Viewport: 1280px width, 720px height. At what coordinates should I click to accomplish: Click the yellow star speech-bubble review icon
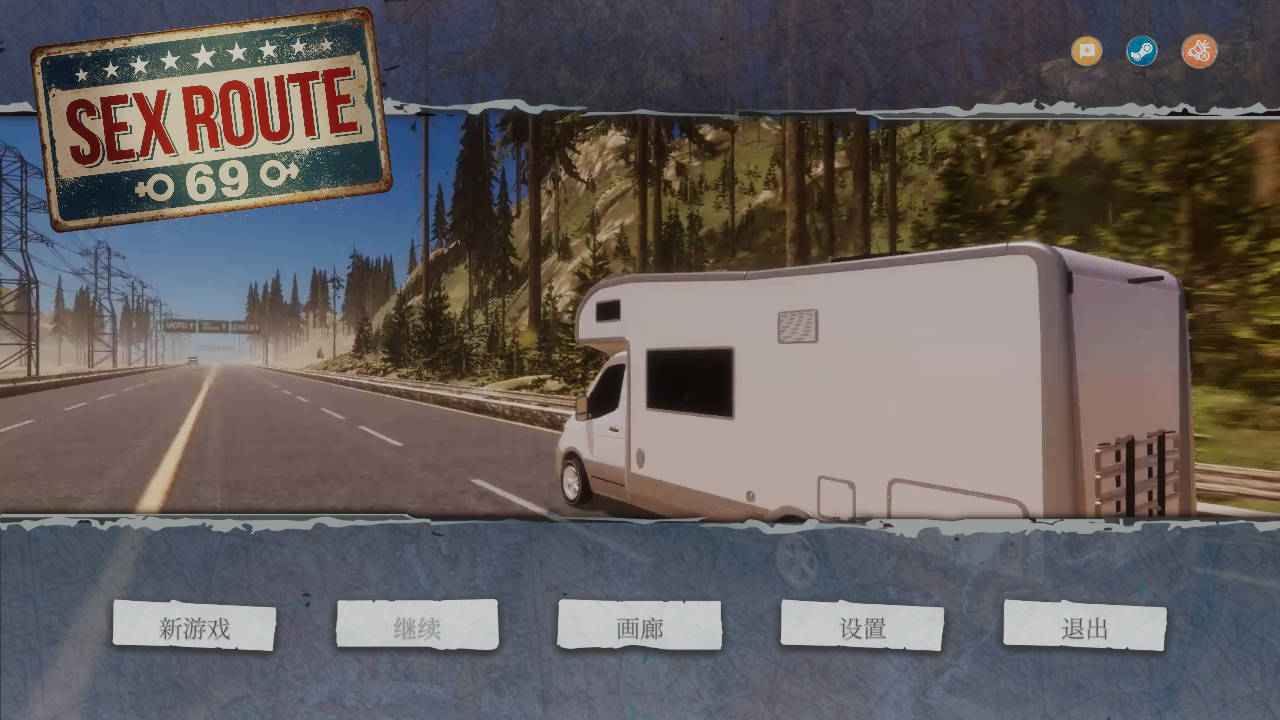click(1087, 51)
